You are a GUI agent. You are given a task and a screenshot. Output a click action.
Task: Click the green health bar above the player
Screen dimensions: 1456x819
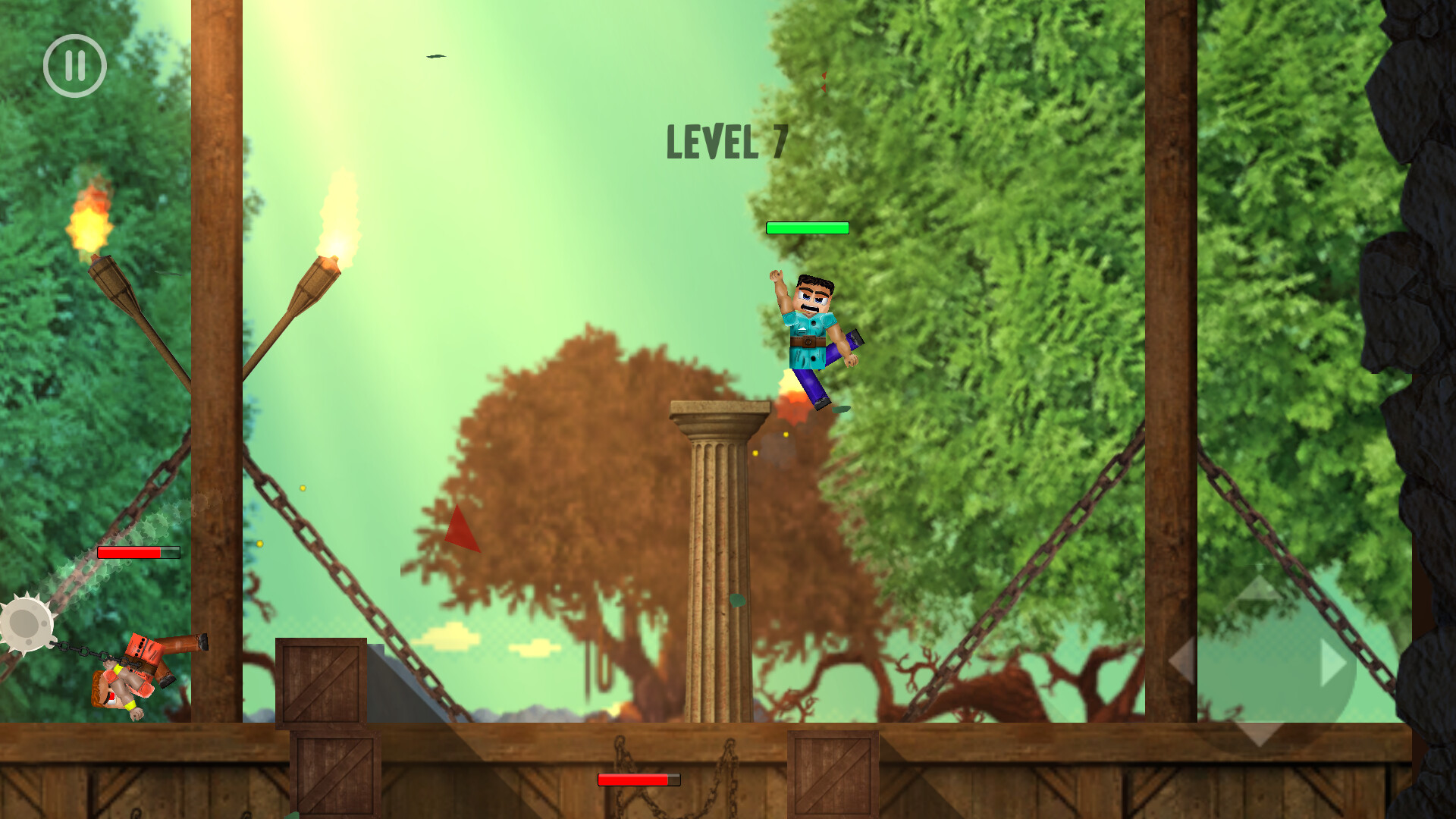coord(807,227)
